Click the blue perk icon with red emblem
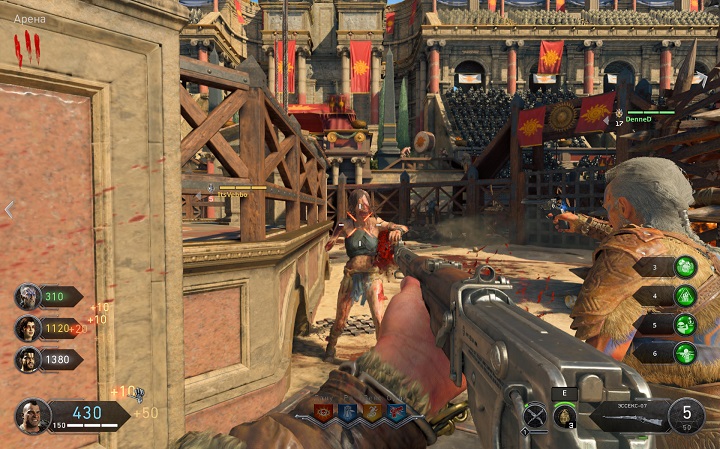 click(x=396, y=412)
